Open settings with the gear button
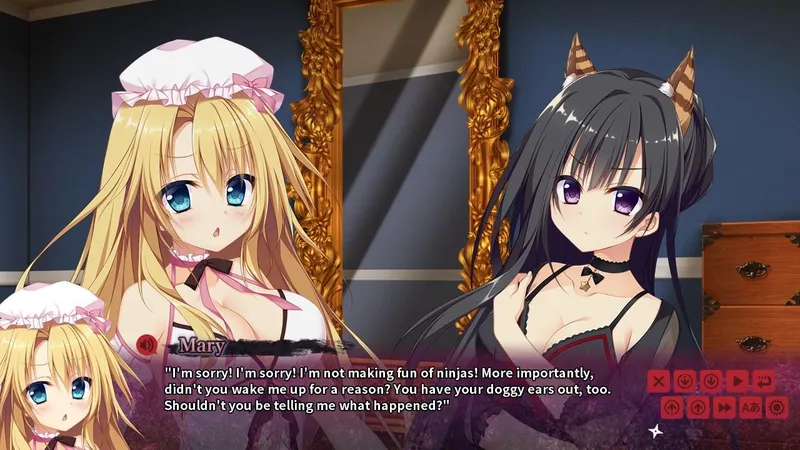800x450 pixels. tap(776, 407)
